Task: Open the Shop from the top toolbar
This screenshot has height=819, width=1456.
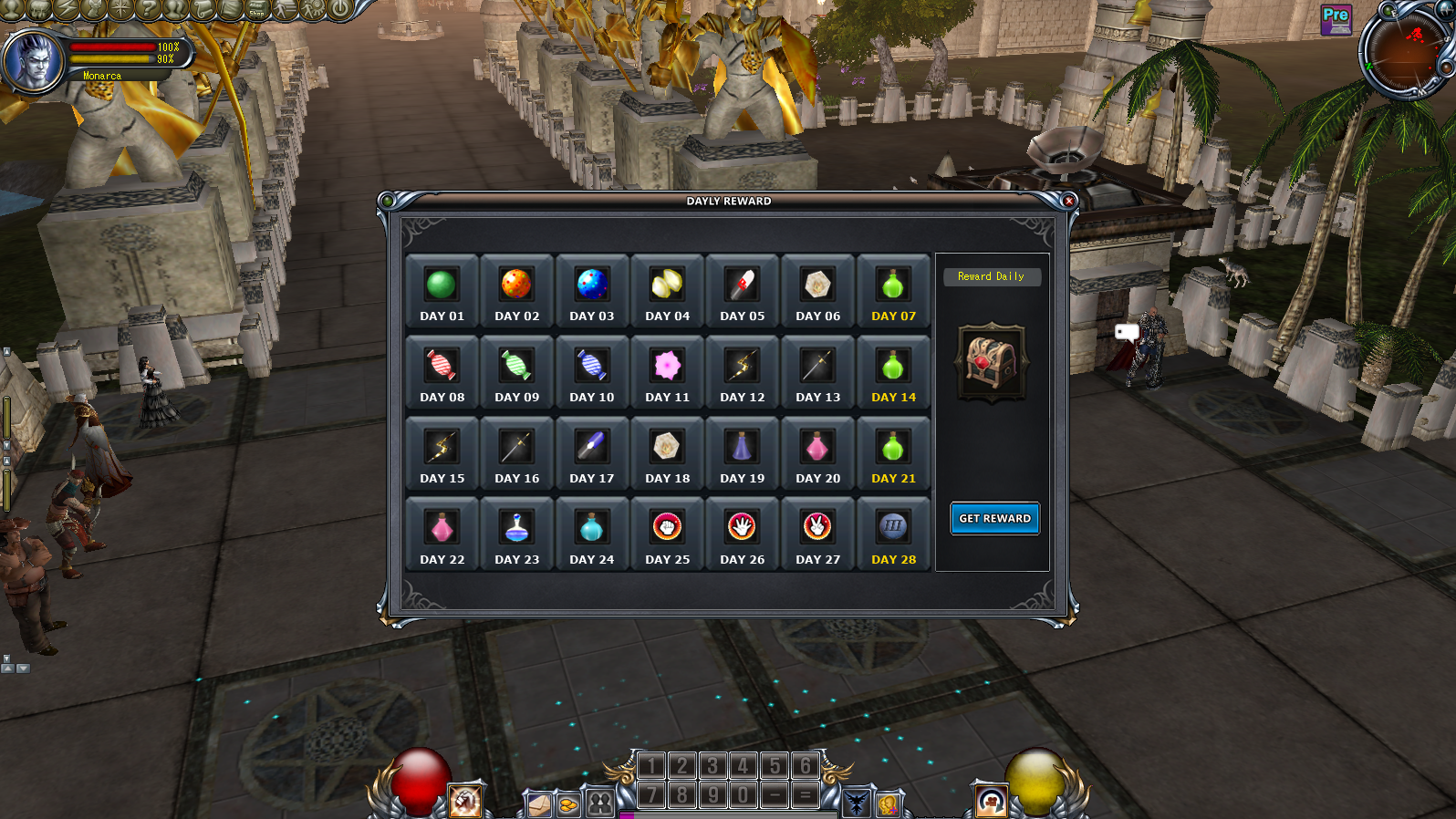Action: click(257, 9)
